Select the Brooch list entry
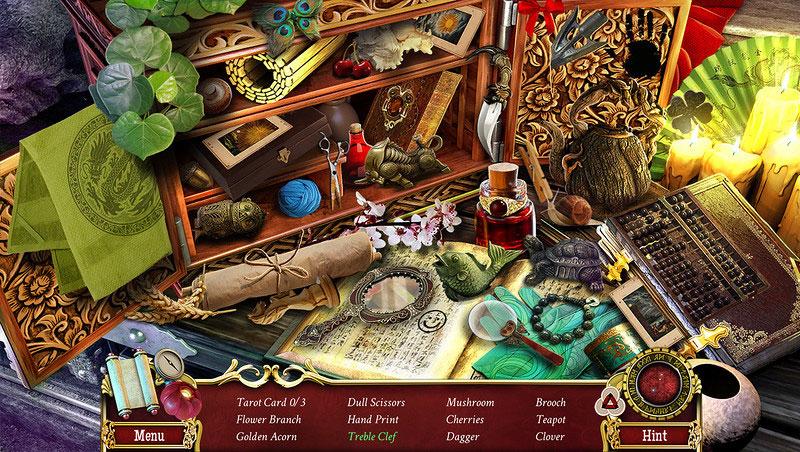 point(551,402)
